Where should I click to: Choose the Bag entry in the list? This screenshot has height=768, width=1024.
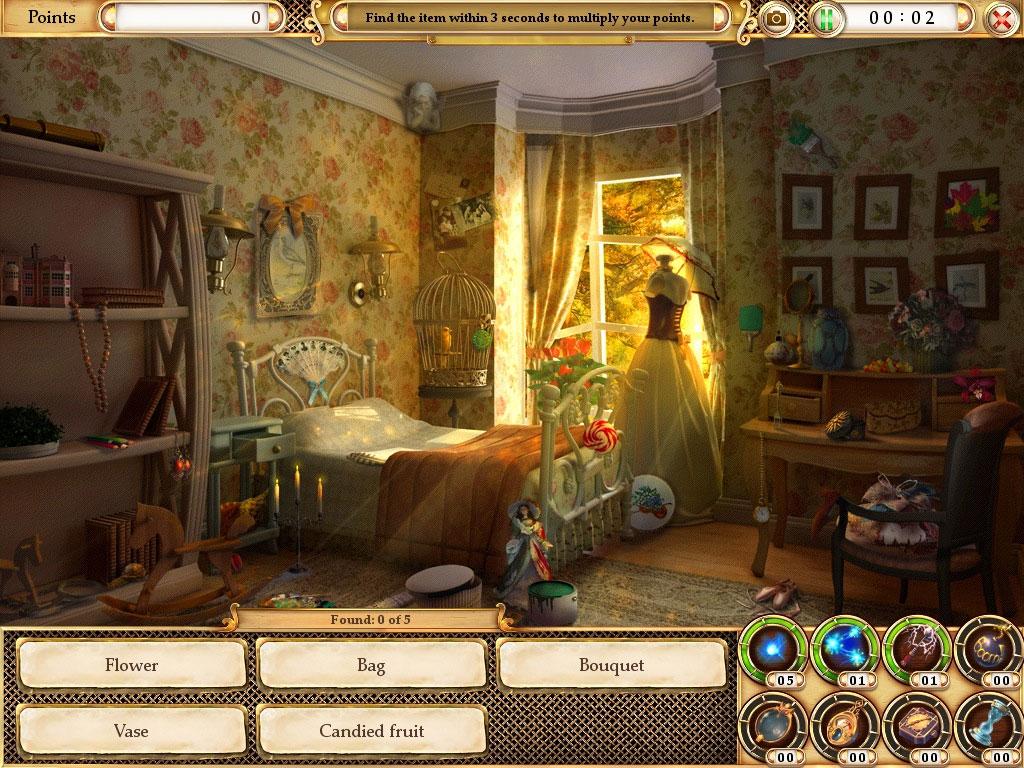point(371,665)
